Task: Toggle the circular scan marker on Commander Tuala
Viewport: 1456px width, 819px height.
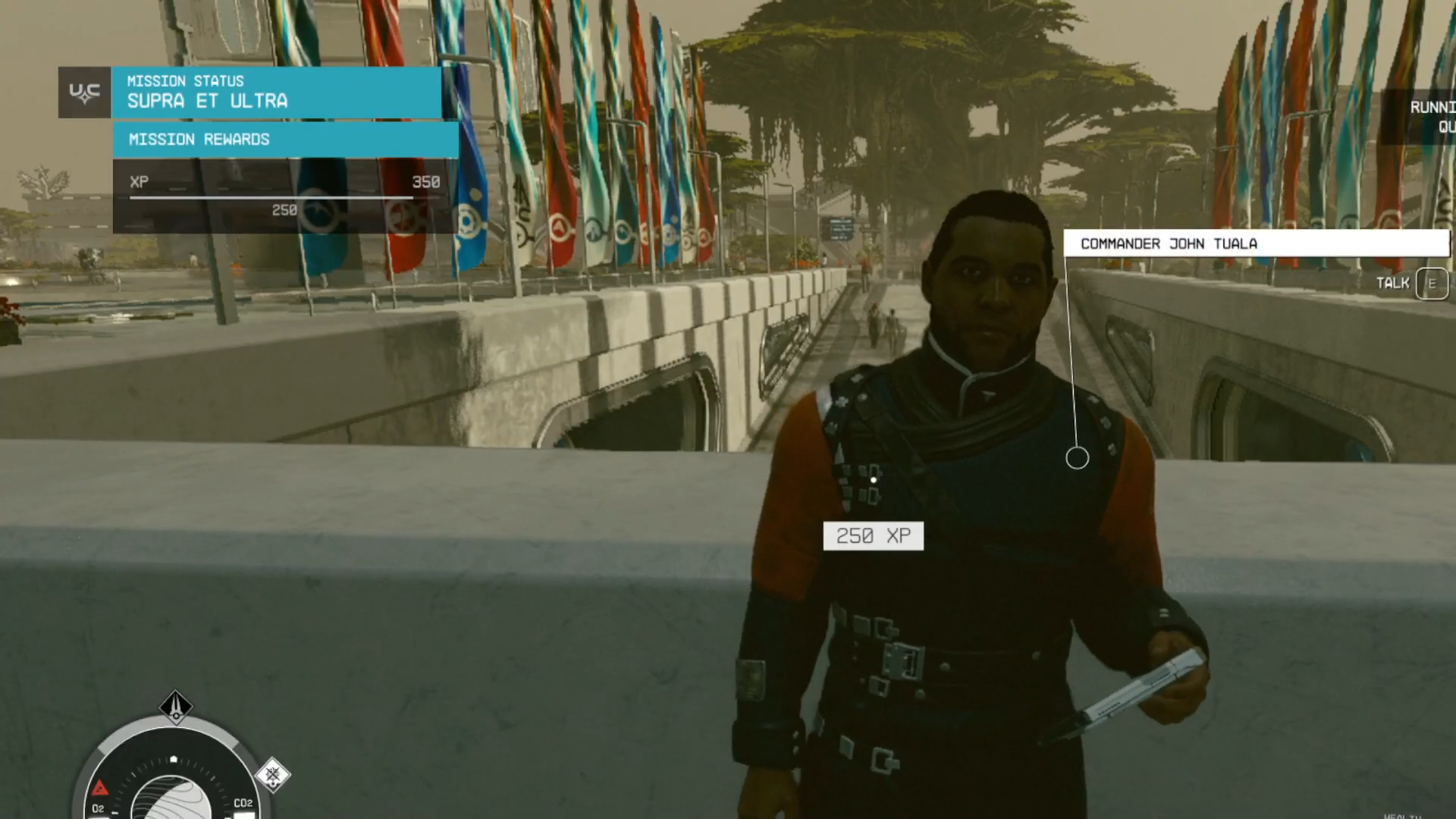Action: pyautogui.click(x=1076, y=457)
